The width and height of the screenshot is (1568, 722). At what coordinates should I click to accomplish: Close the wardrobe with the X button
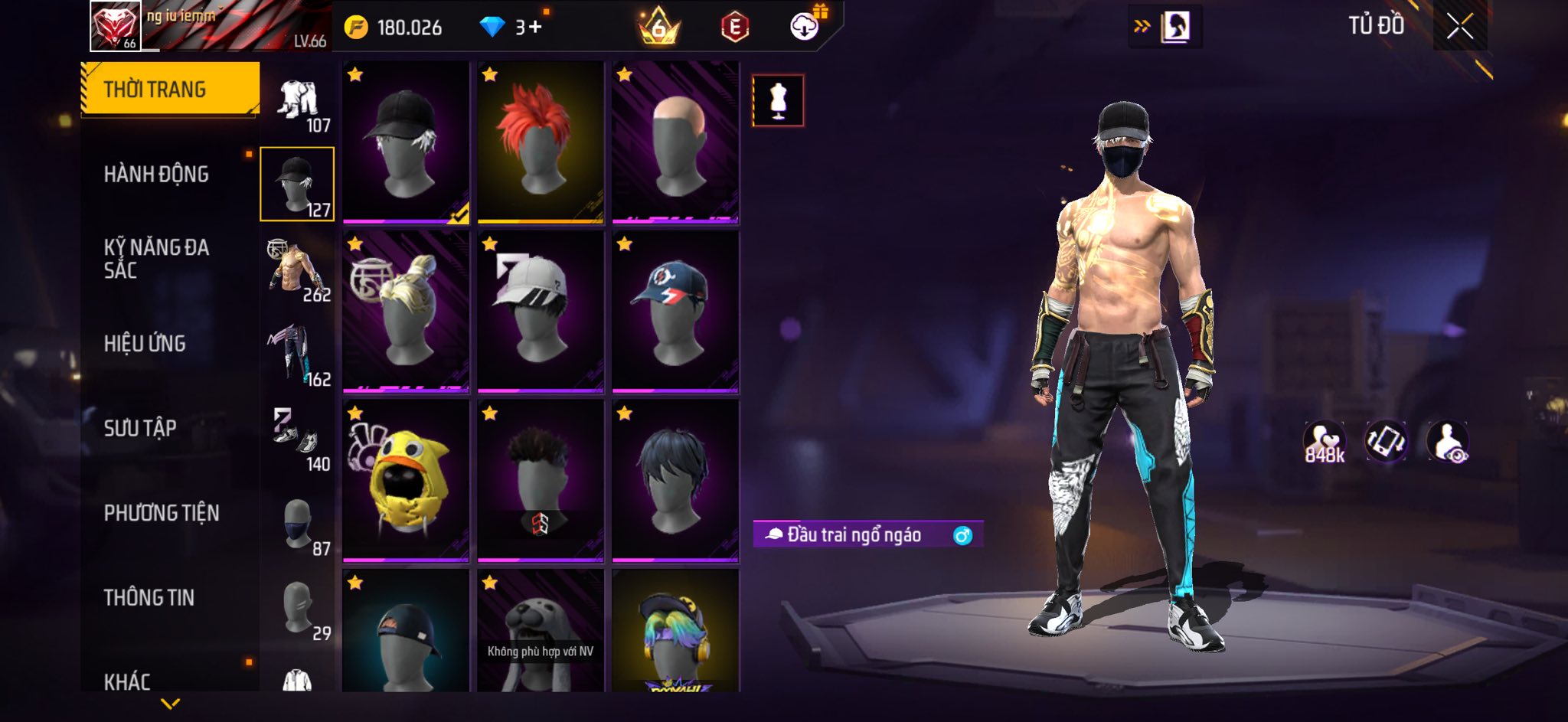click(x=1459, y=27)
